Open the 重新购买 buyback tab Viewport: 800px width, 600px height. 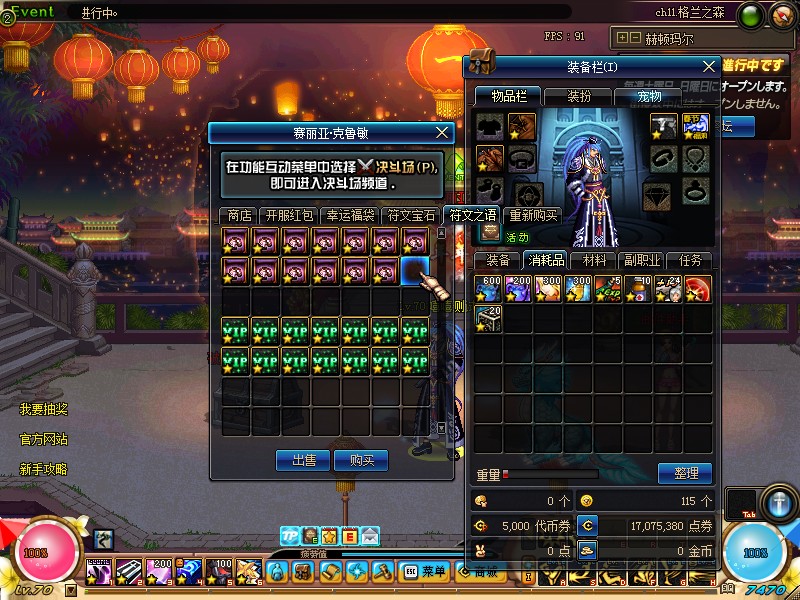click(533, 215)
